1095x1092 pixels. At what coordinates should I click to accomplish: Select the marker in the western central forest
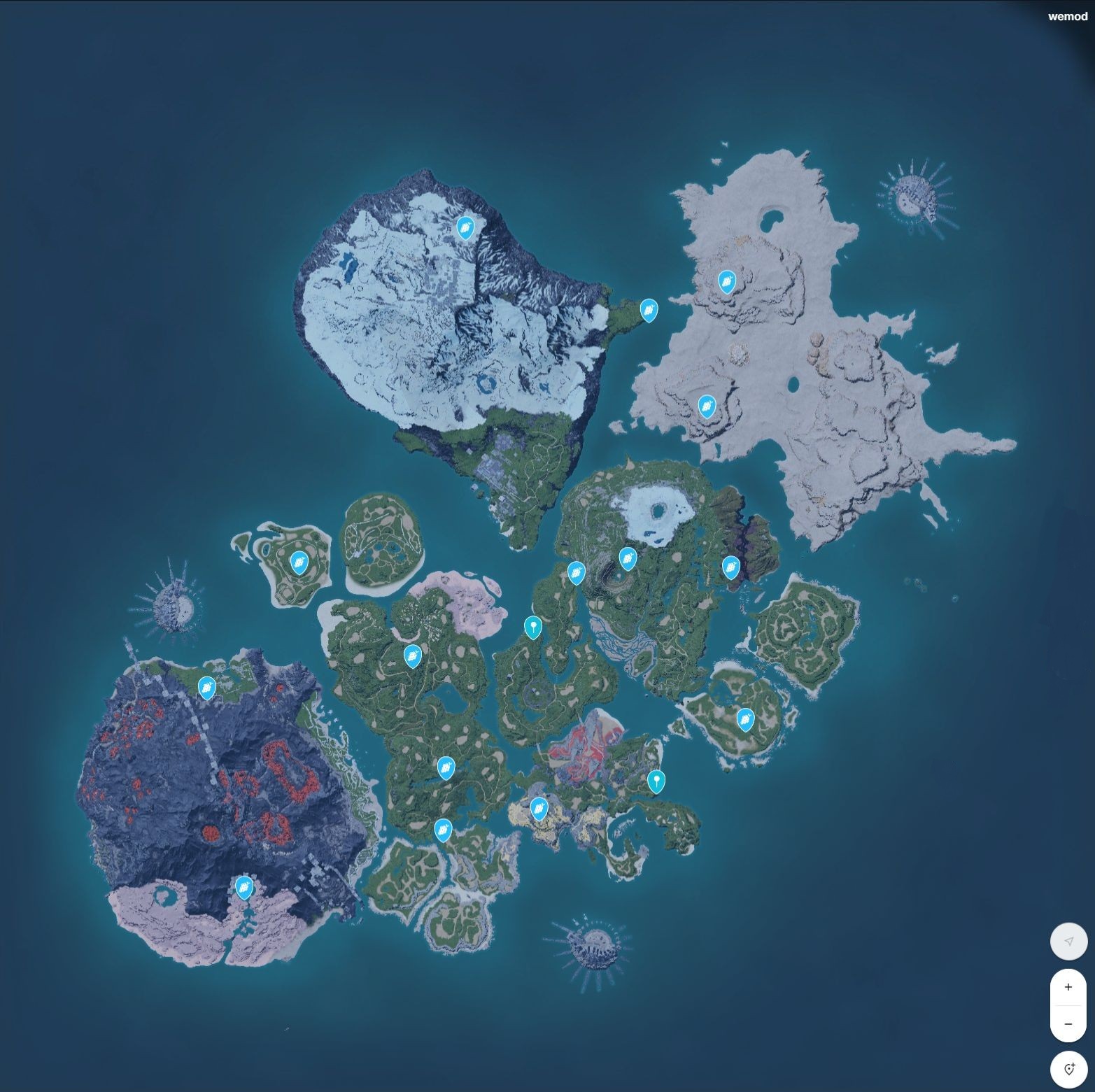[413, 657]
